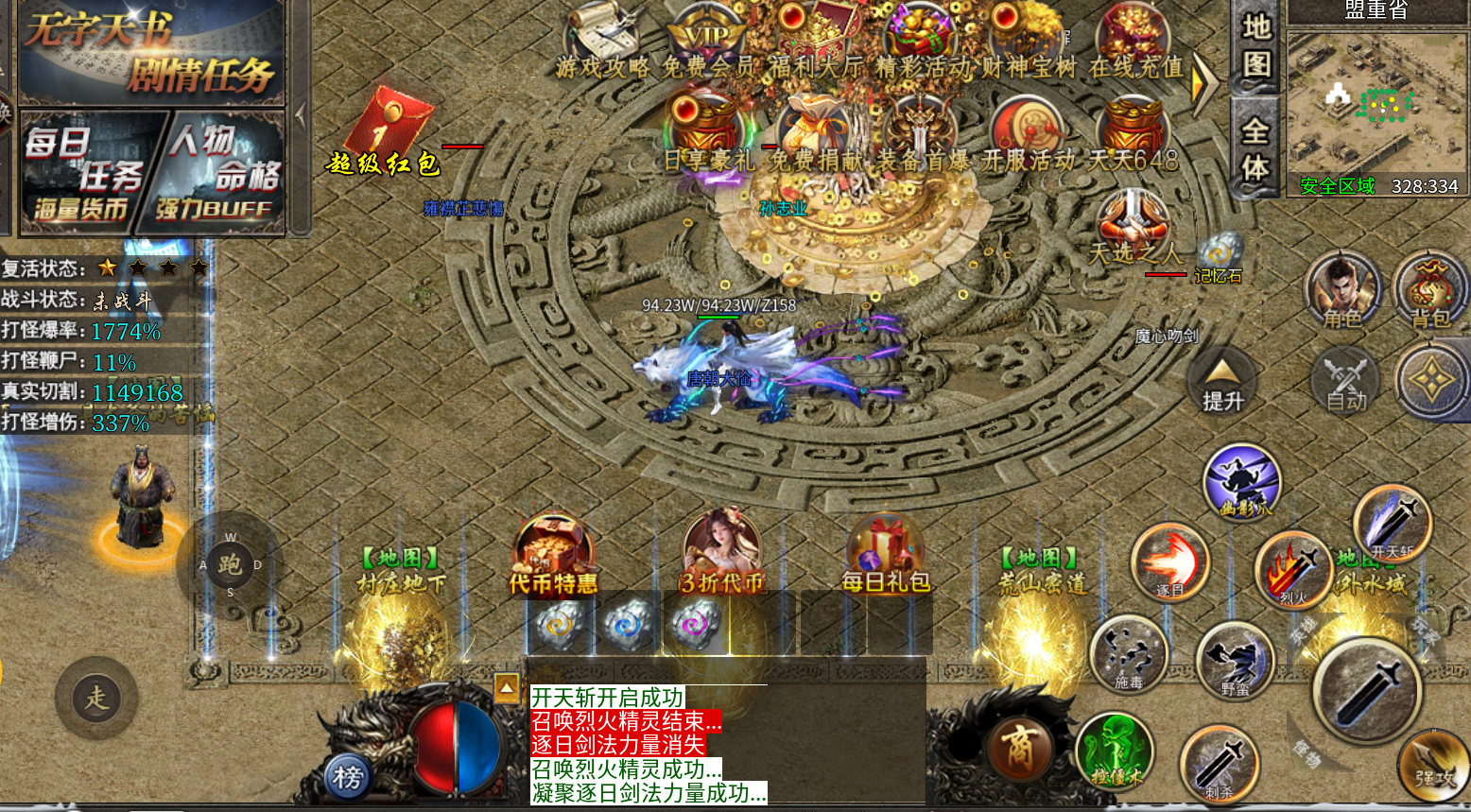Use the 施毒 poison skill
Image resolution: width=1471 pixels, height=812 pixels.
coord(1128,653)
